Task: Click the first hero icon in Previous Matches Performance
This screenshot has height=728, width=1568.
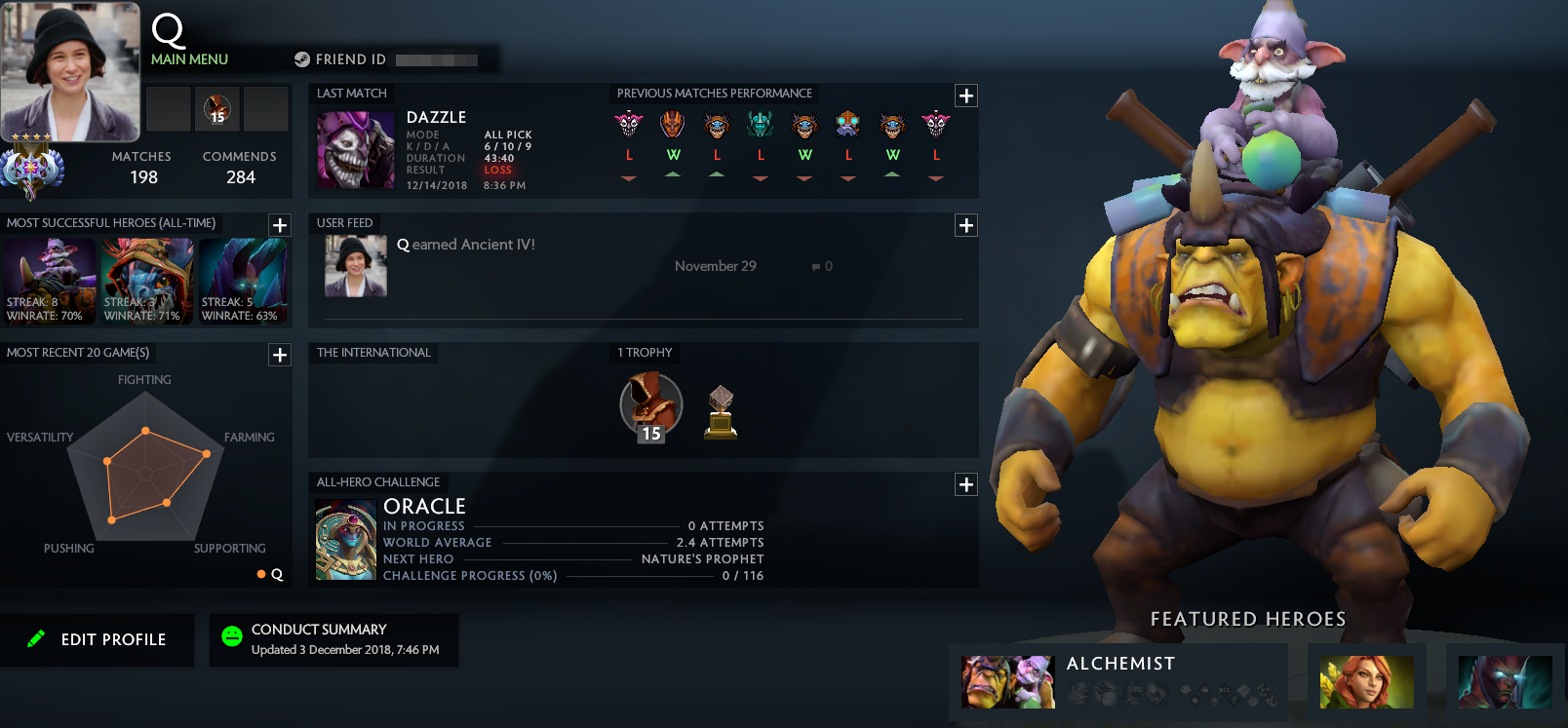Action: [x=629, y=125]
